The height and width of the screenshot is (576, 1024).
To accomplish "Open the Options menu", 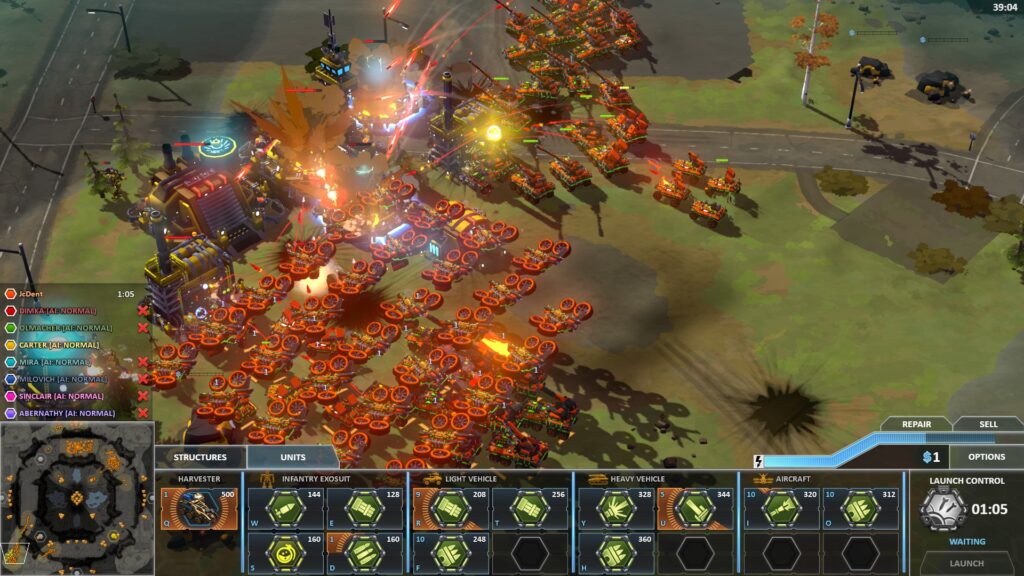I will (x=986, y=457).
